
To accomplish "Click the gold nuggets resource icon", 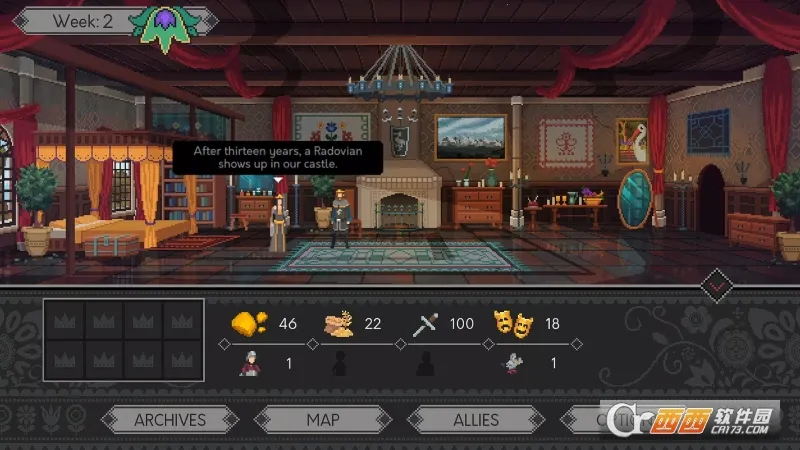I will [249, 324].
